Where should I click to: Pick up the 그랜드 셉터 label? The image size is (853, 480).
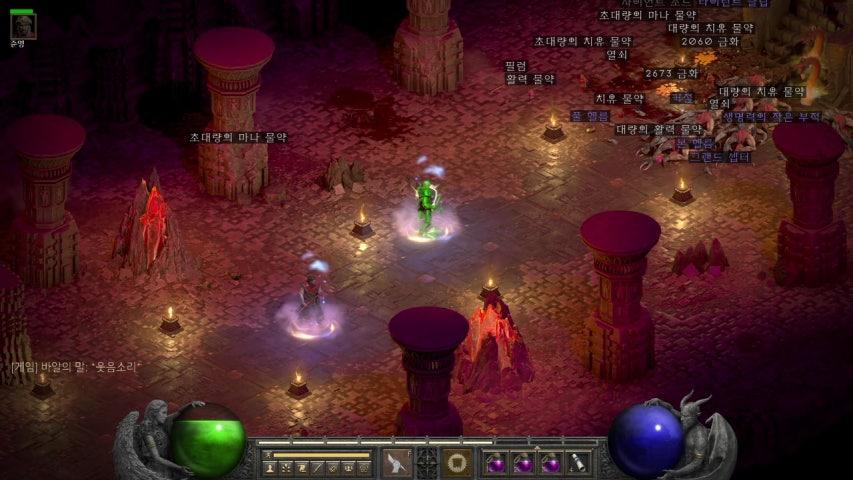tap(720, 157)
